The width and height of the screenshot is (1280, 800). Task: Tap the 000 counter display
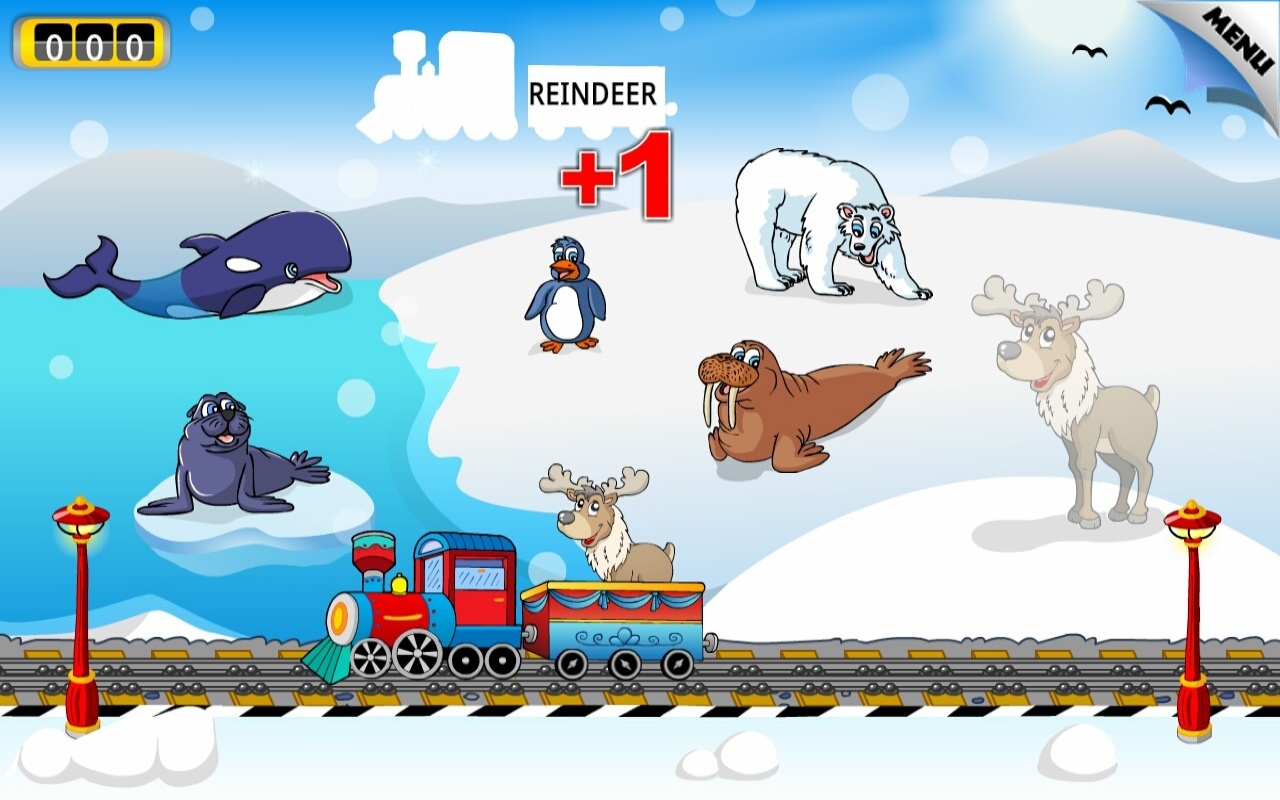[x=90, y=45]
